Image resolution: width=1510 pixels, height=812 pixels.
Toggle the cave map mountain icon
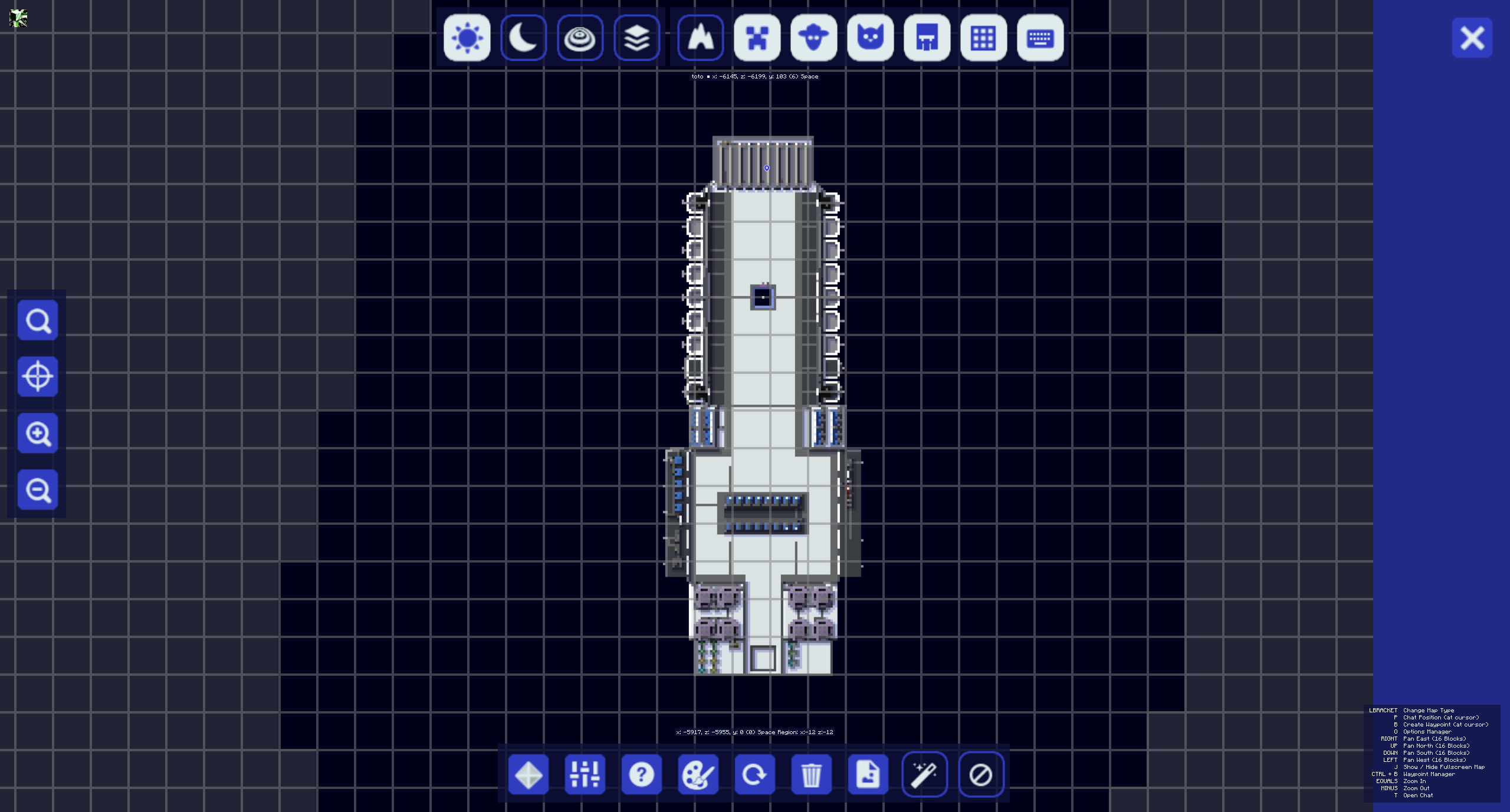[x=700, y=38]
